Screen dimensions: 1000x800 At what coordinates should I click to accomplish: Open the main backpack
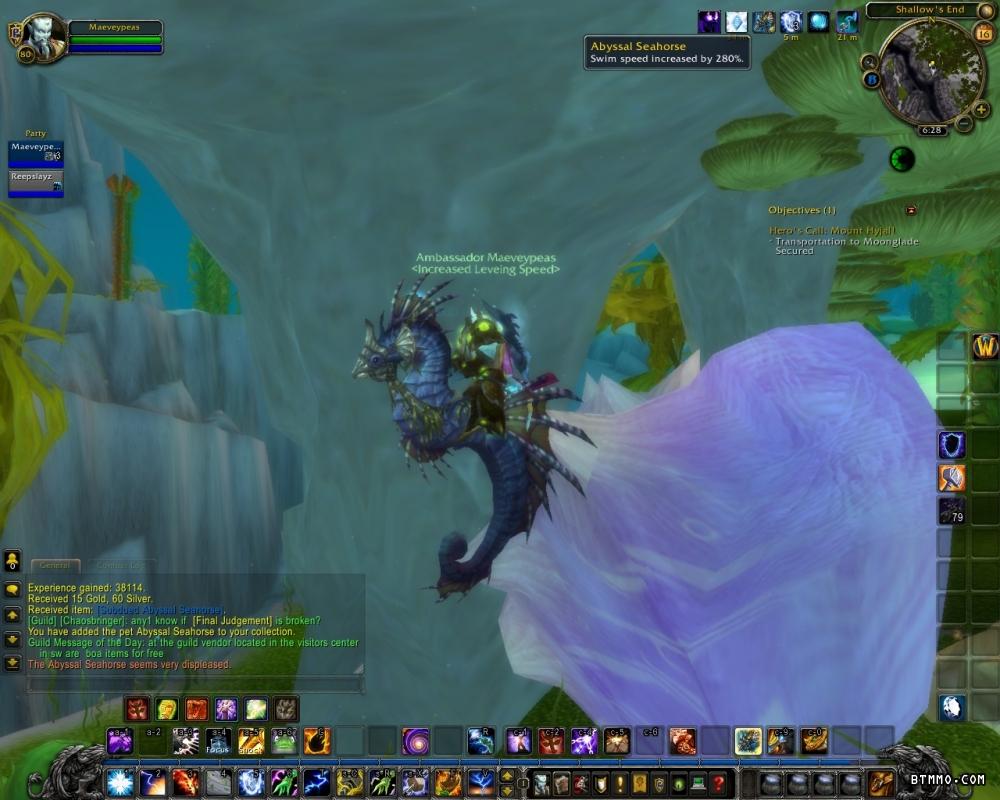click(881, 782)
